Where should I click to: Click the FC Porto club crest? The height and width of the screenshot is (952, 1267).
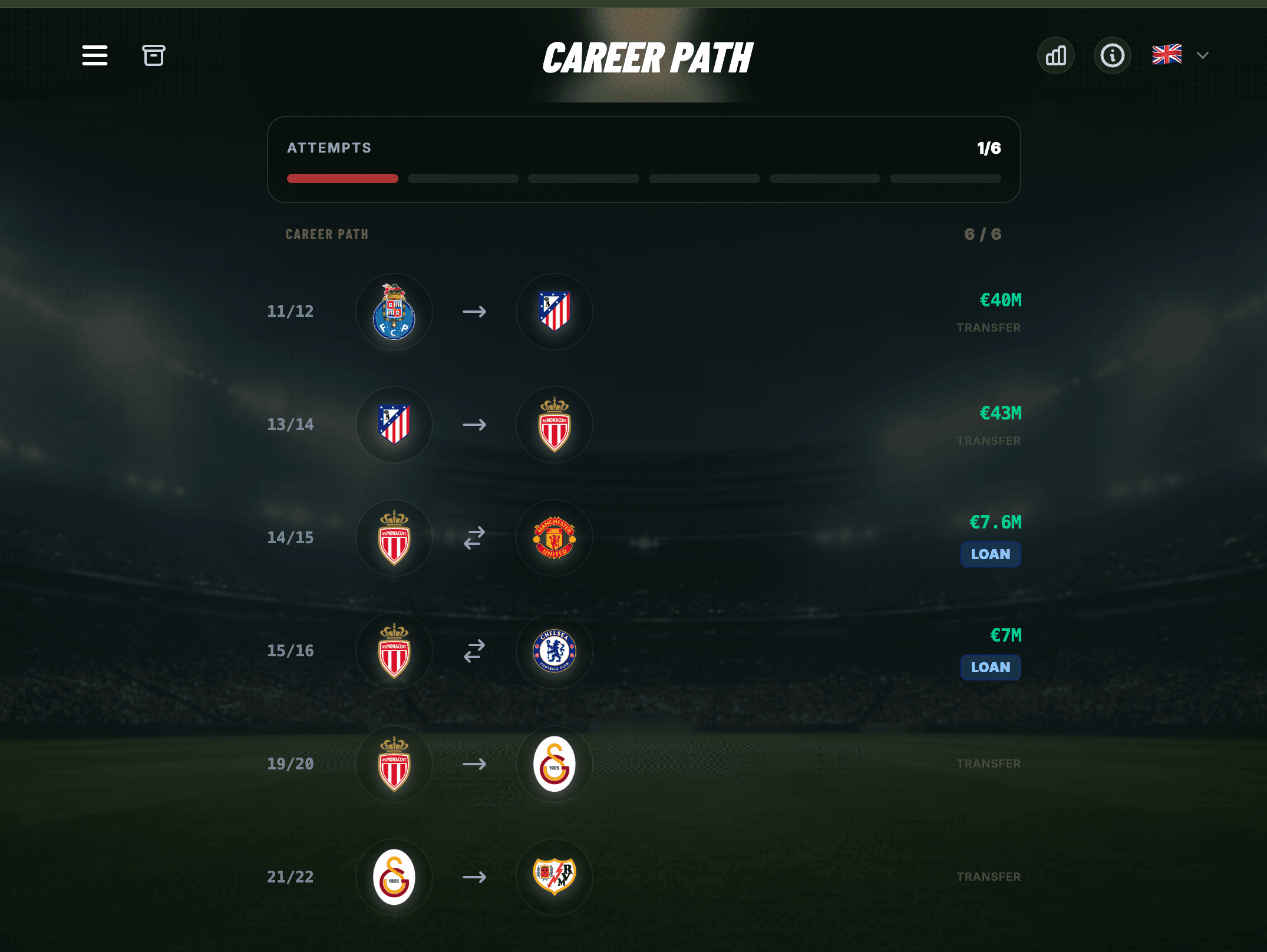point(394,312)
